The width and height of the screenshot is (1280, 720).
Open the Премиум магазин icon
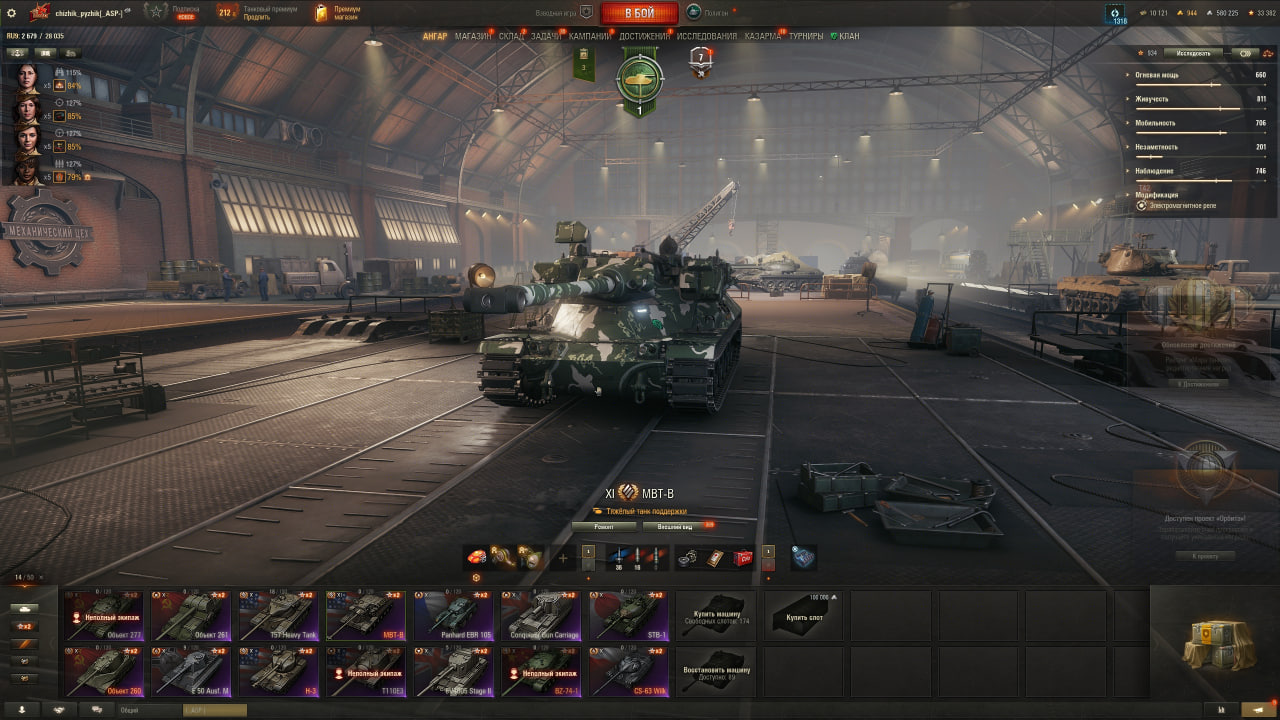coord(322,13)
